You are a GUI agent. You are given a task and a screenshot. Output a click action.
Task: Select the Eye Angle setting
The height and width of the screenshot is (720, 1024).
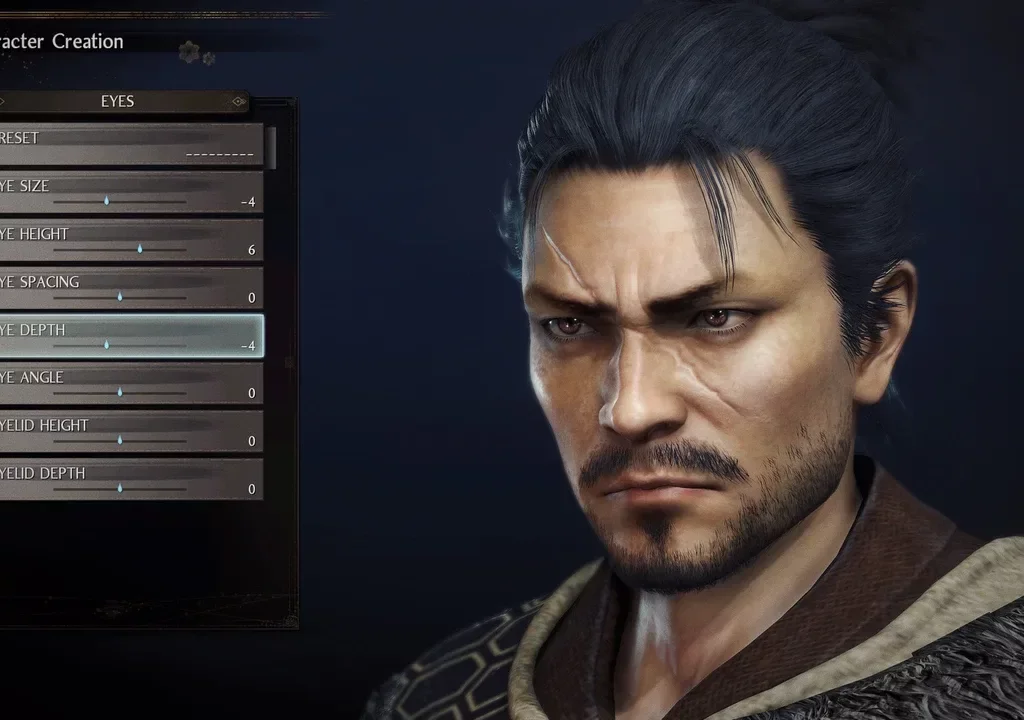(x=130, y=384)
